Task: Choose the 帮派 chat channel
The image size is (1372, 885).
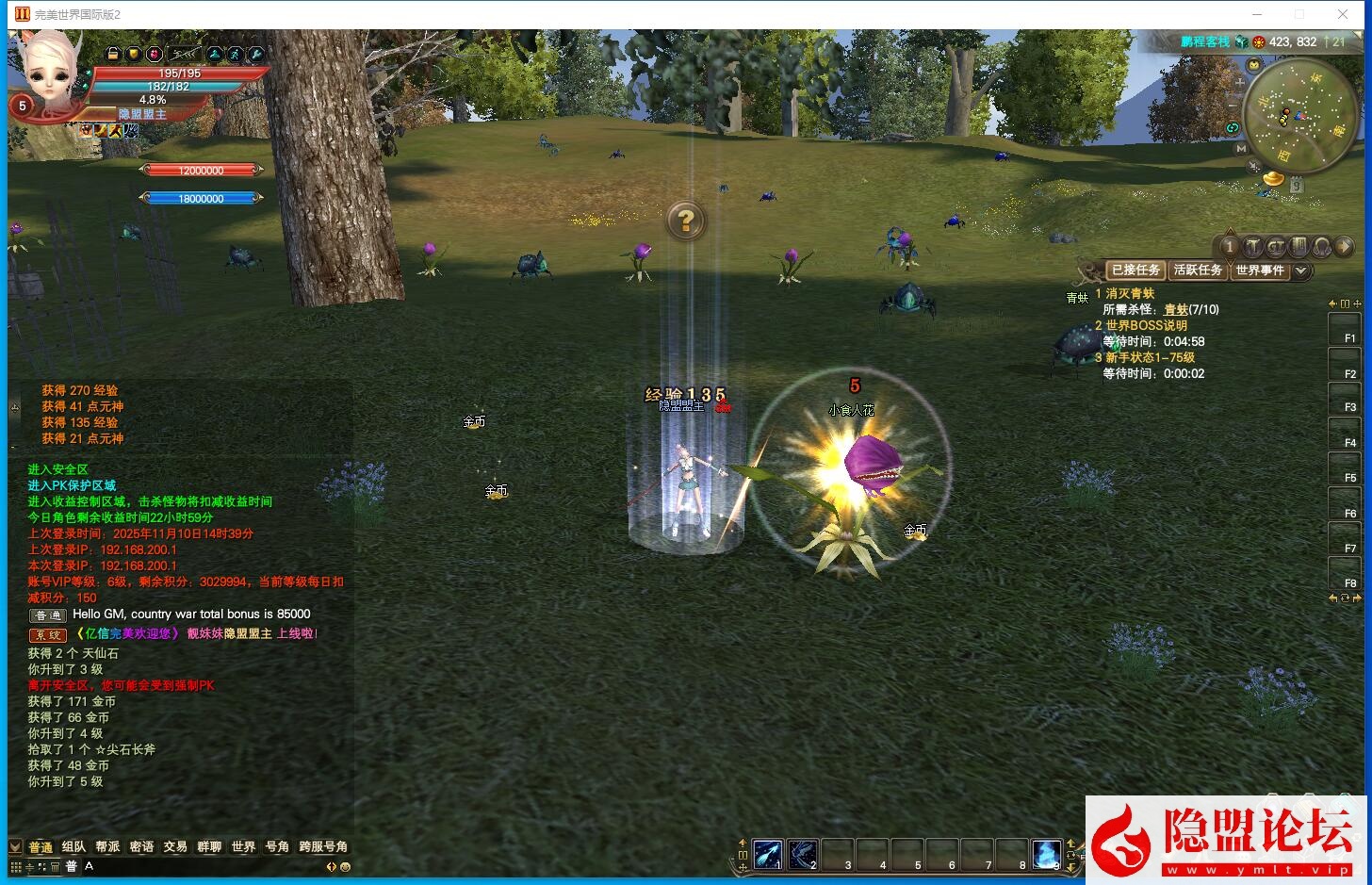Action: click(x=107, y=846)
